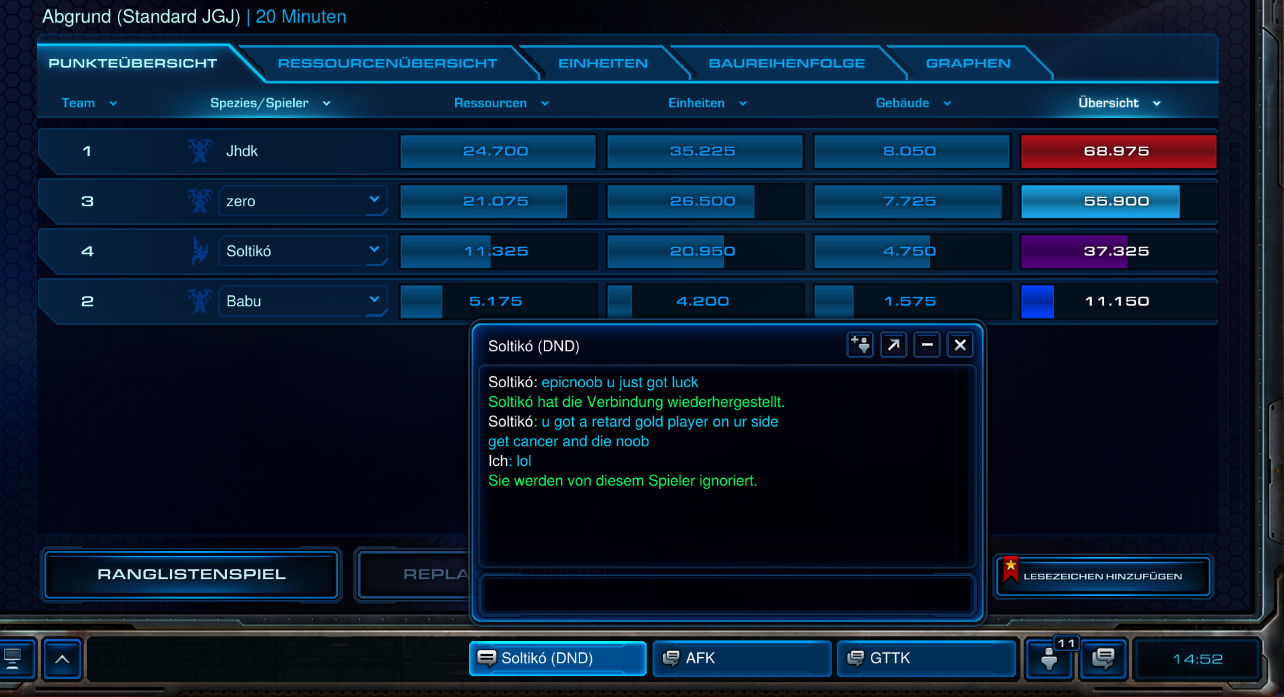Switch to the AFK chat tab
The height and width of the screenshot is (697, 1284).
741,658
